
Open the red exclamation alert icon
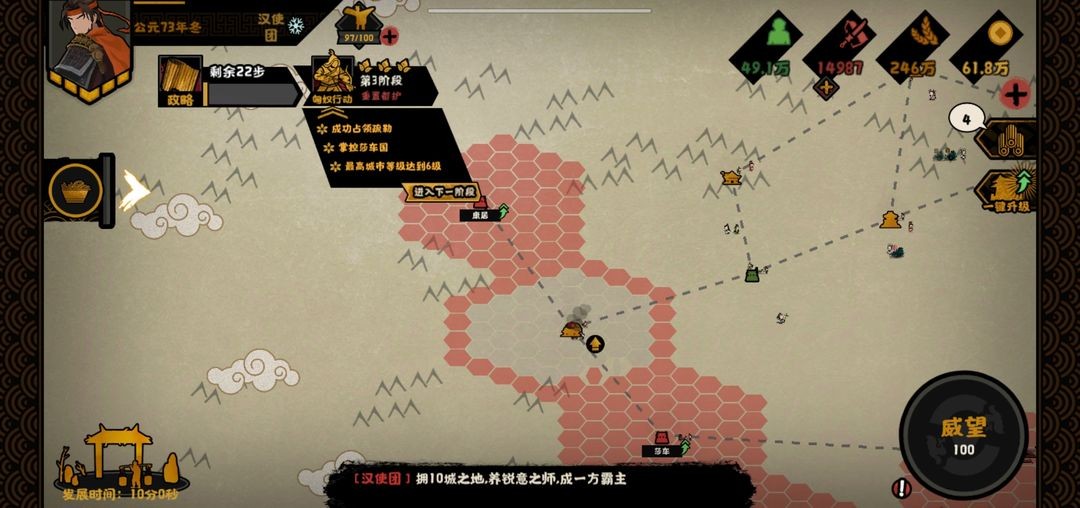901,488
